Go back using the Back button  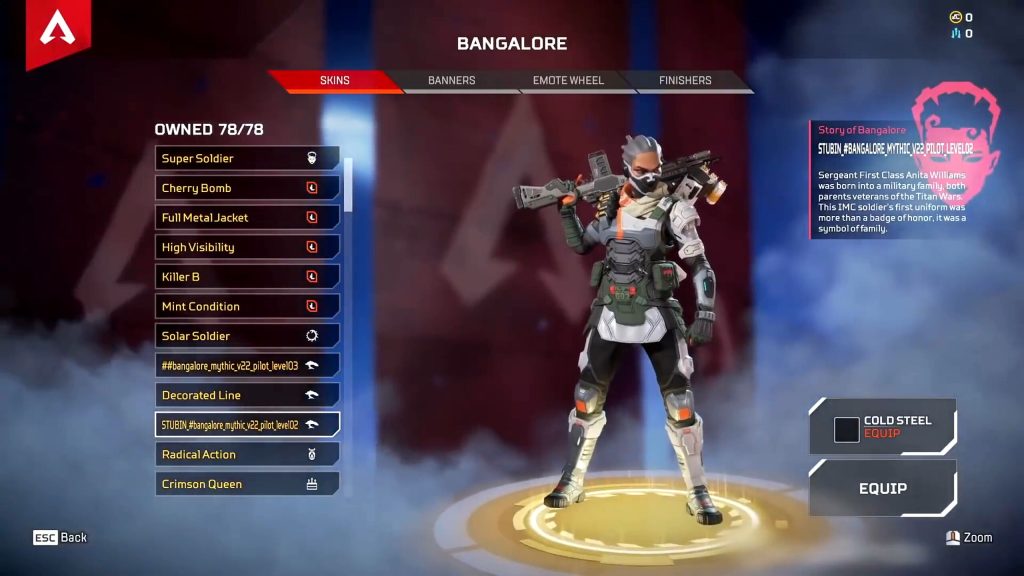click(x=61, y=538)
